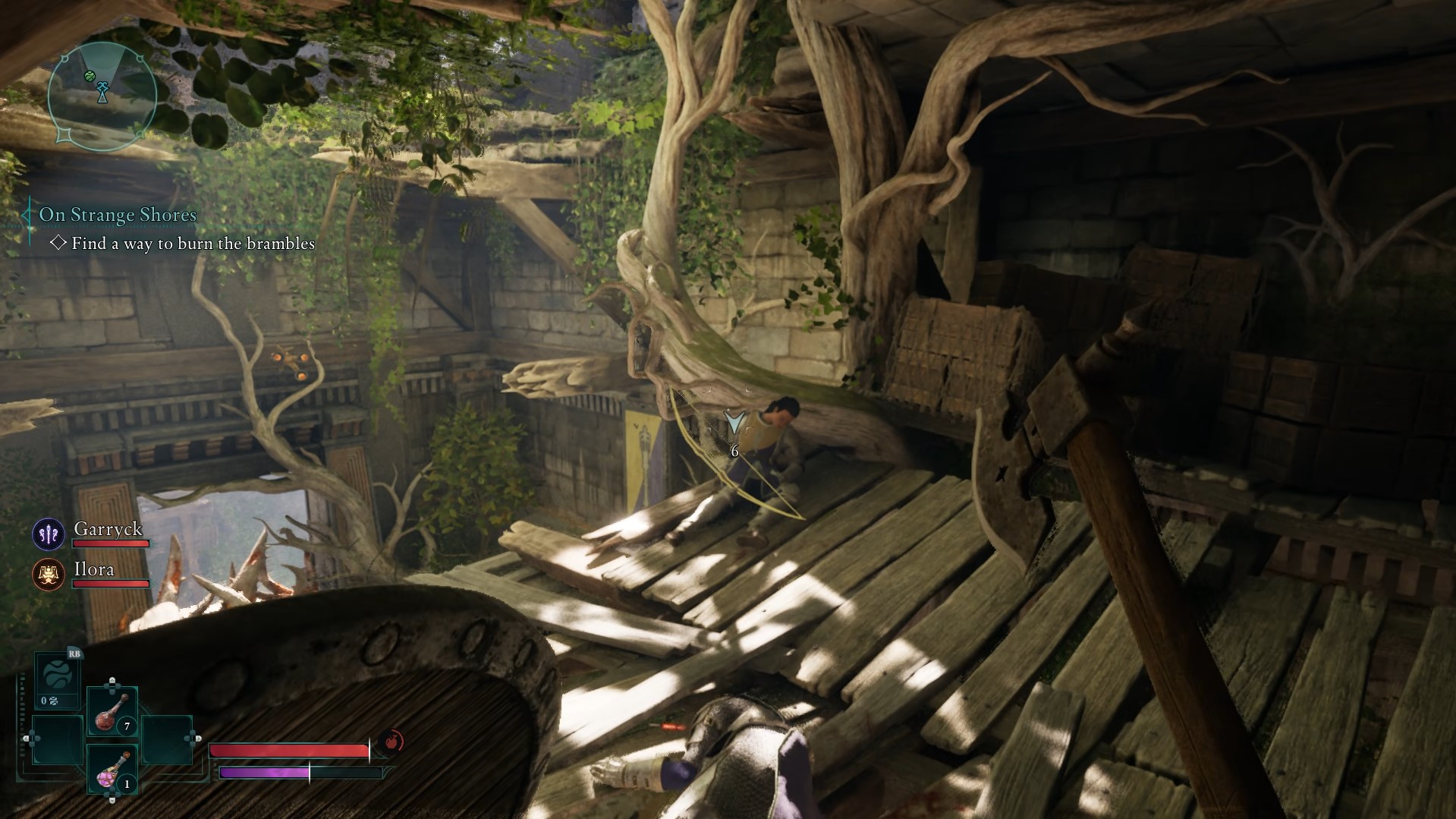The width and height of the screenshot is (1456, 819).
Task: Click the empty right quick-slot in the hotbar
Action: [166, 739]
